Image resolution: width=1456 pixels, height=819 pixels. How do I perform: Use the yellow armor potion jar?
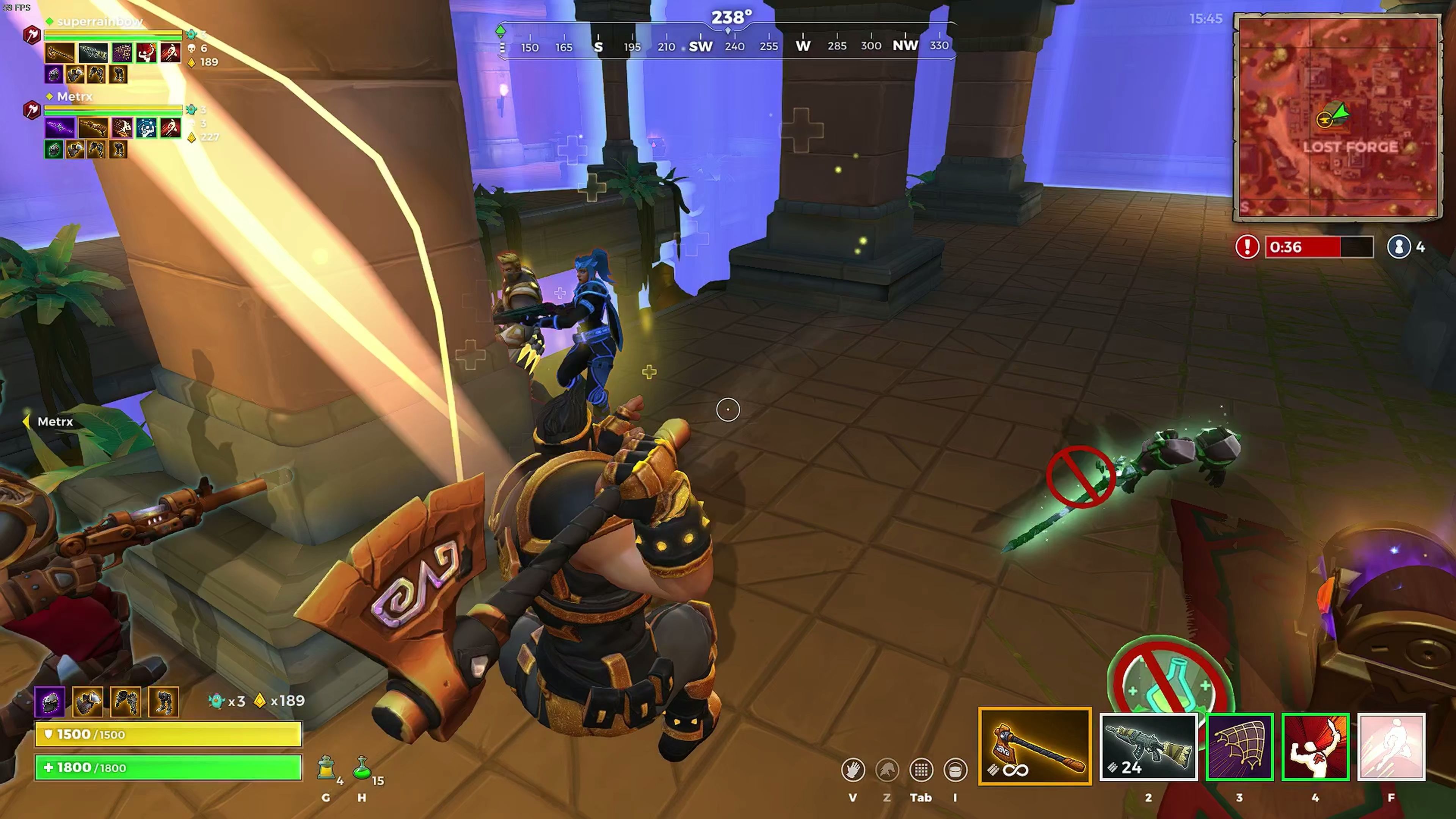pos(326,769)
